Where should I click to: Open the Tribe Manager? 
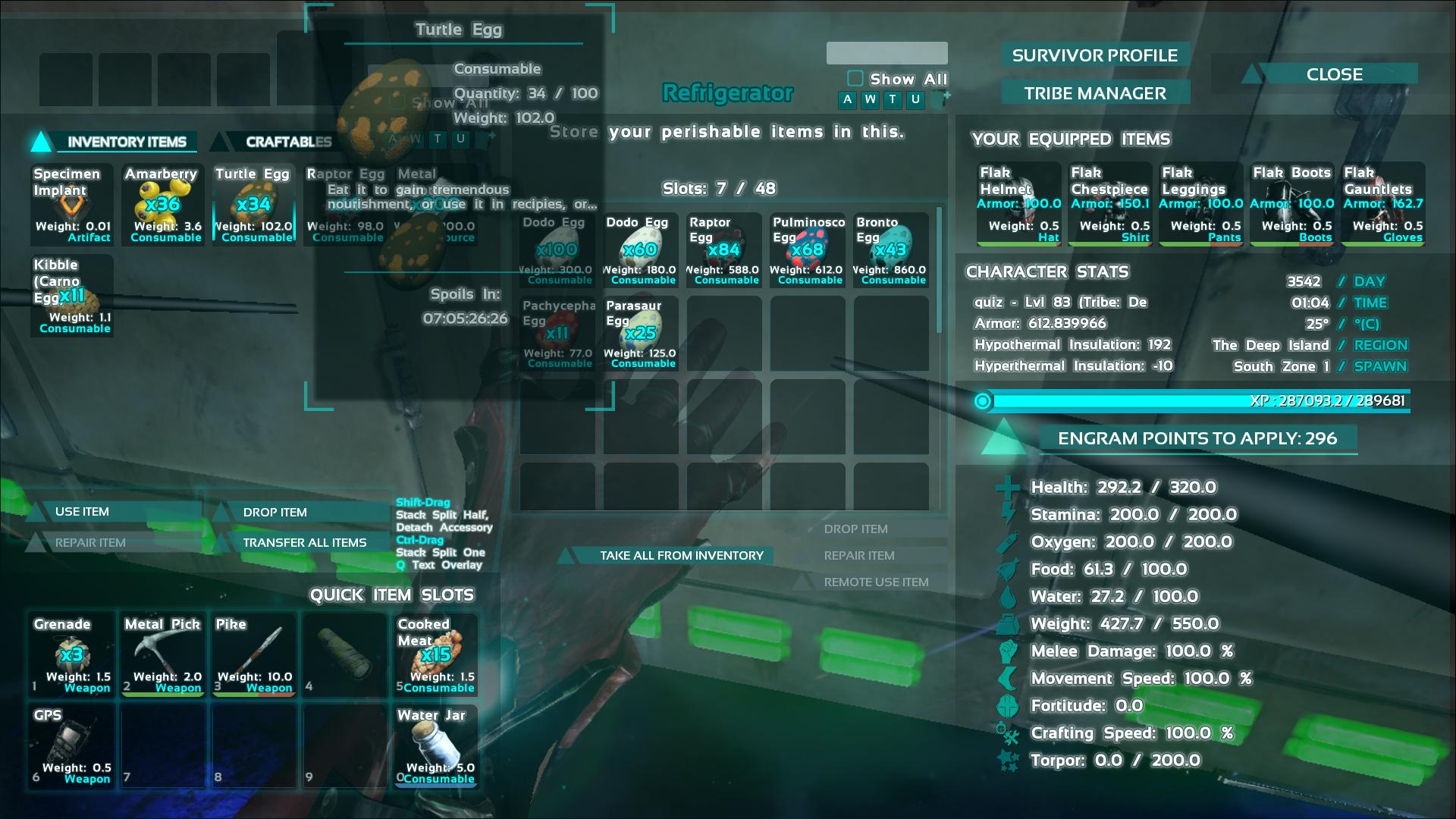[x=1094, y=93]
